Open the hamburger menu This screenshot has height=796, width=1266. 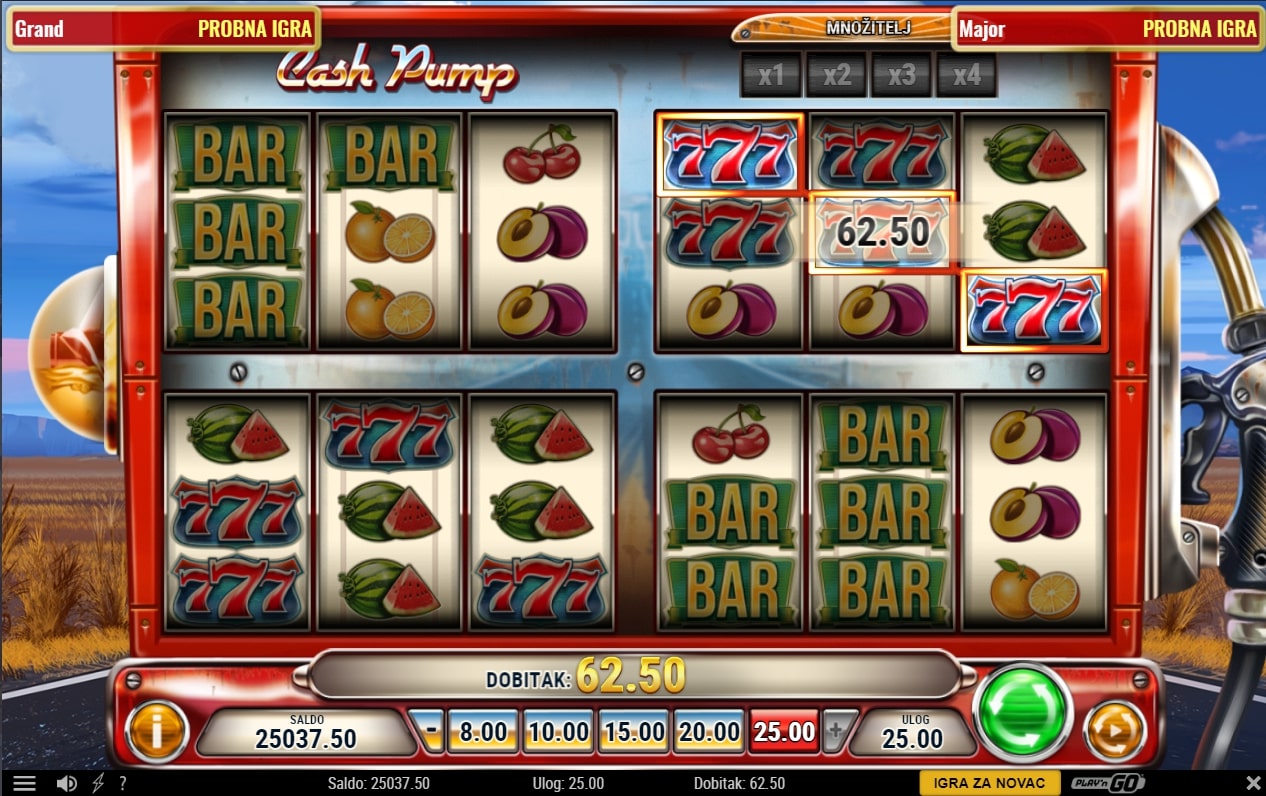(x=24, y=784)
